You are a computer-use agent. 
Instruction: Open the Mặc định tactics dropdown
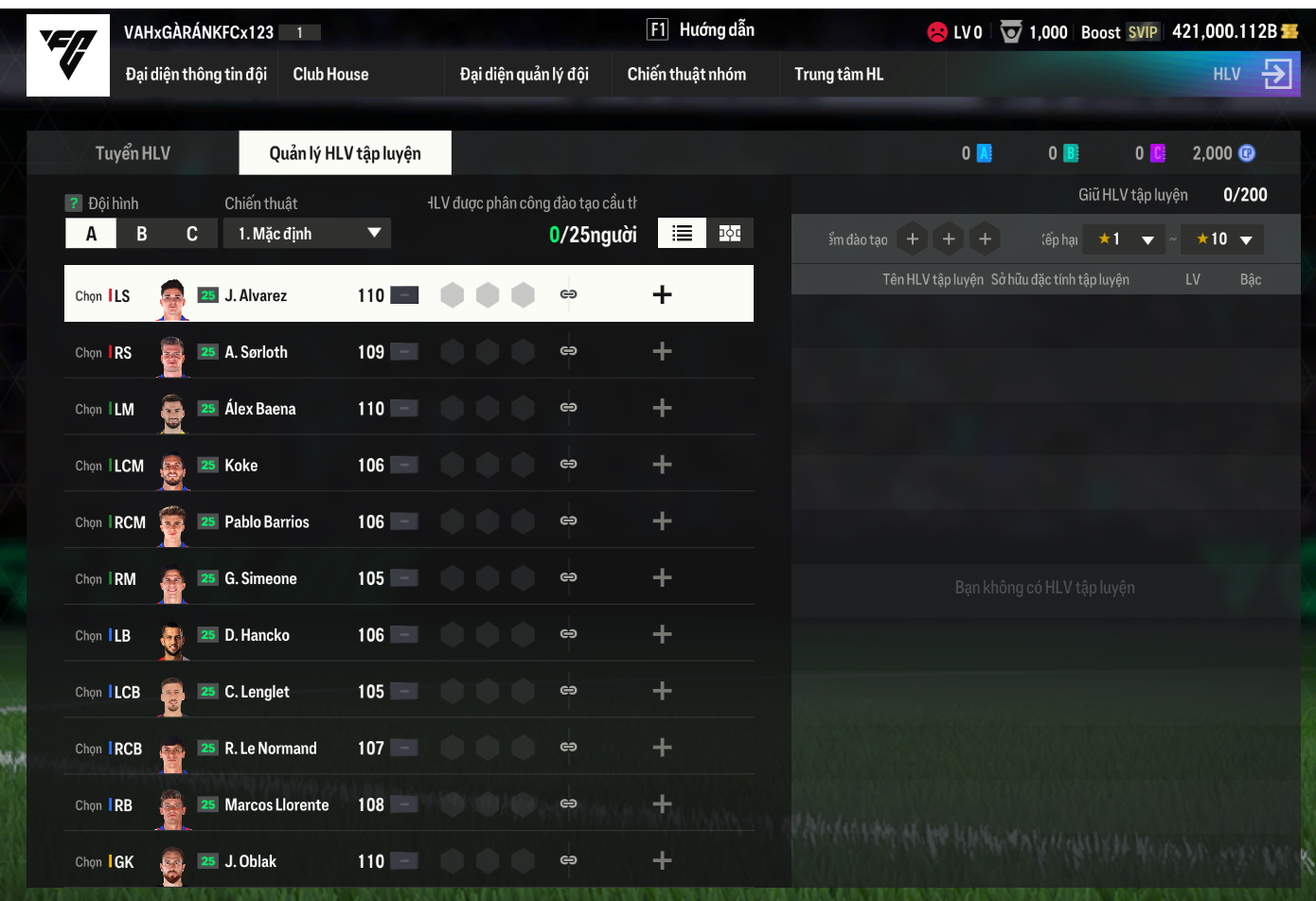click(307, 234)
